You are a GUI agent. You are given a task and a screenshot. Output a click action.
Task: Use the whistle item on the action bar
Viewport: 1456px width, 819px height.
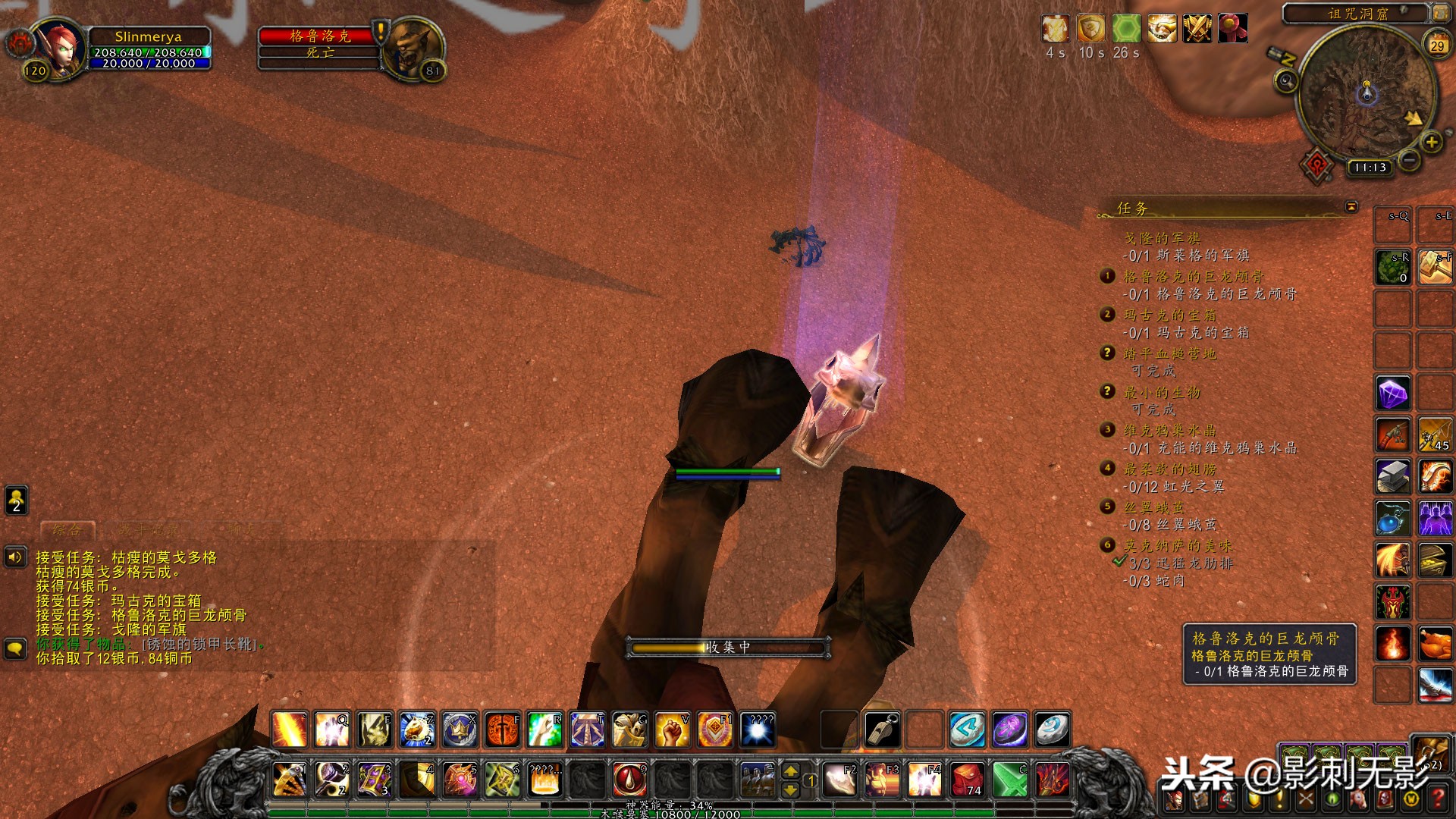[882, 730]
